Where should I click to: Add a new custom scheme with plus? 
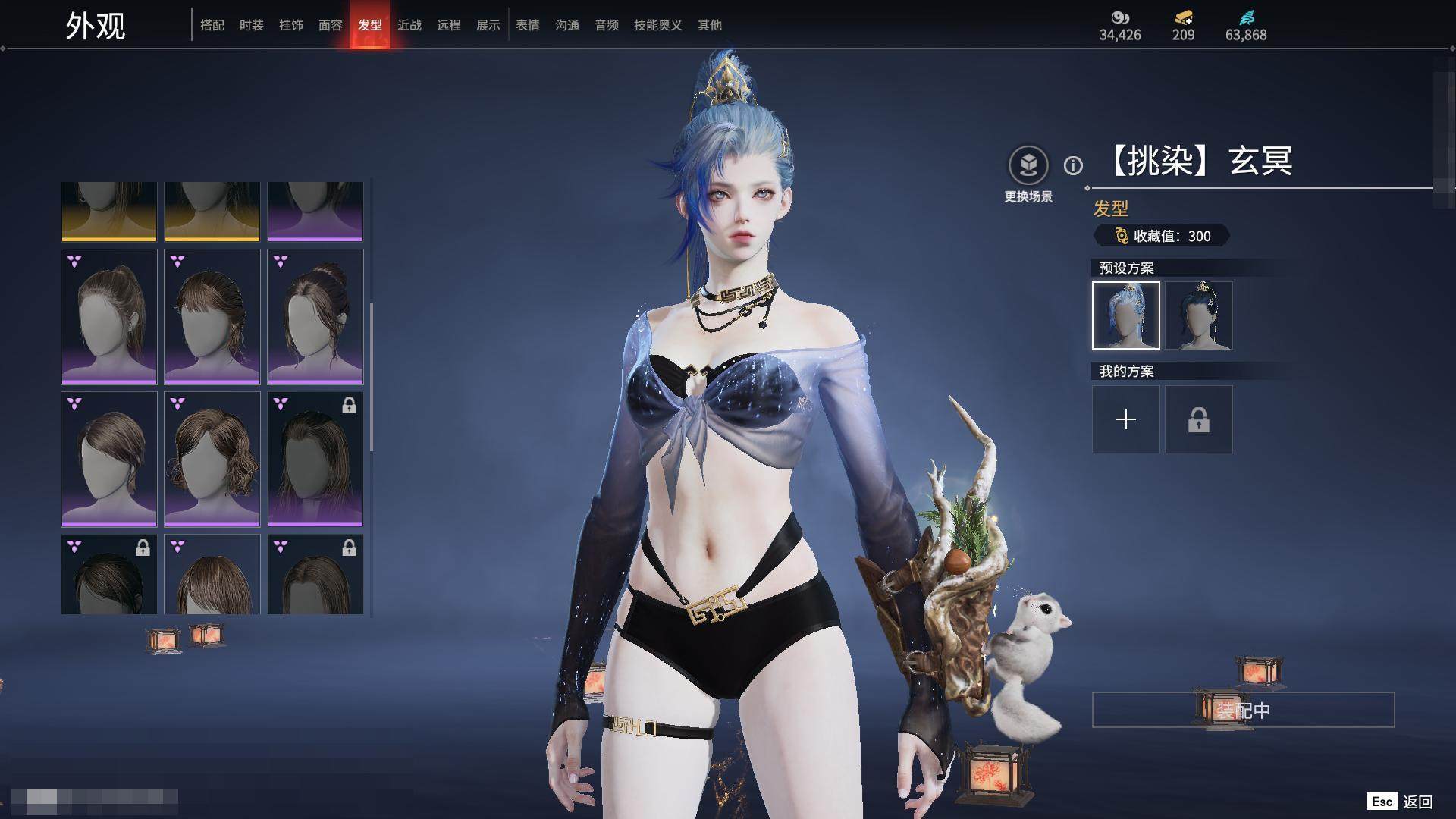click(1126, 419)
